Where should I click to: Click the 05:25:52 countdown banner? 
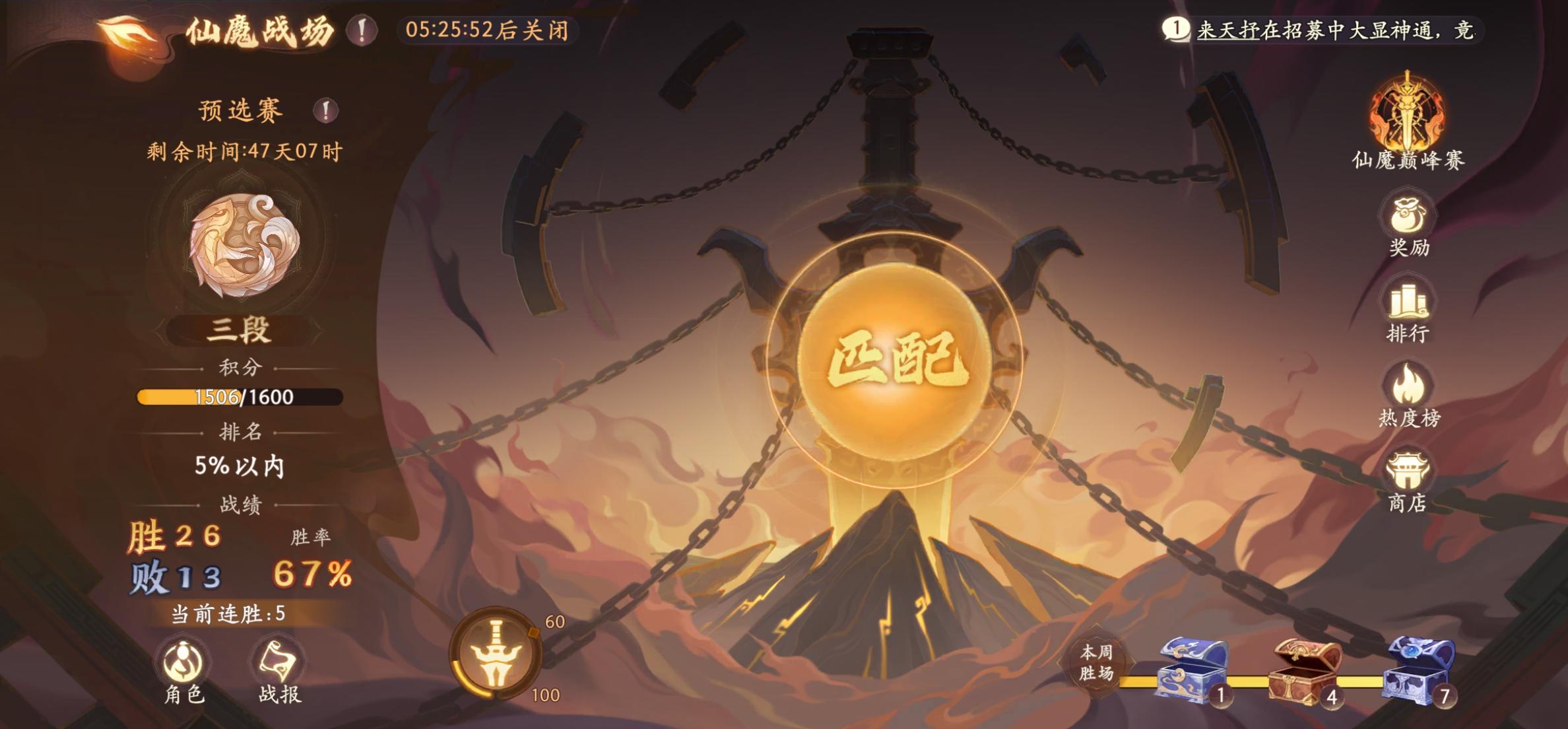[486, 29]
